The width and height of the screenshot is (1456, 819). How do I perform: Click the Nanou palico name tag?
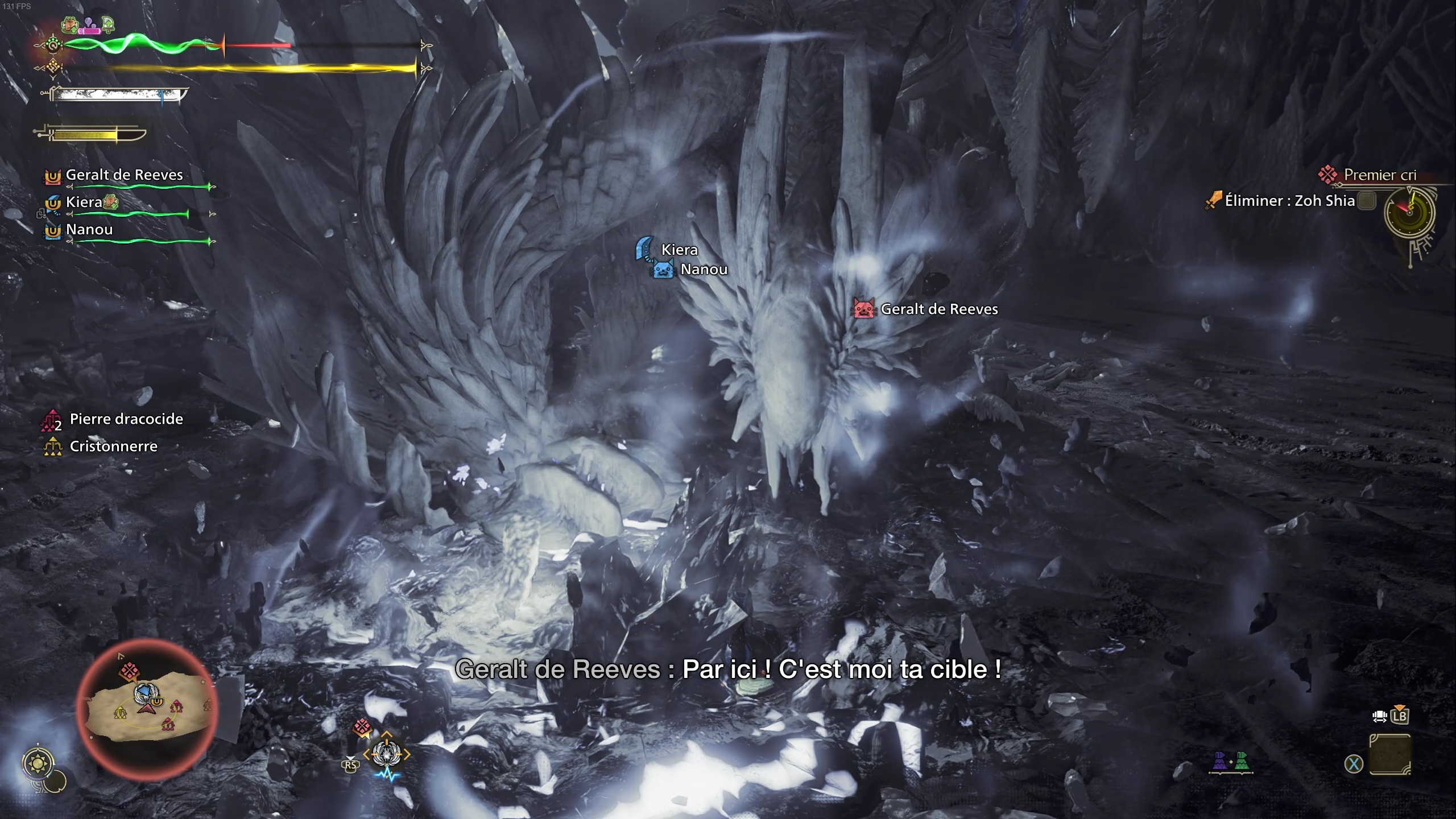coord(704,270)
